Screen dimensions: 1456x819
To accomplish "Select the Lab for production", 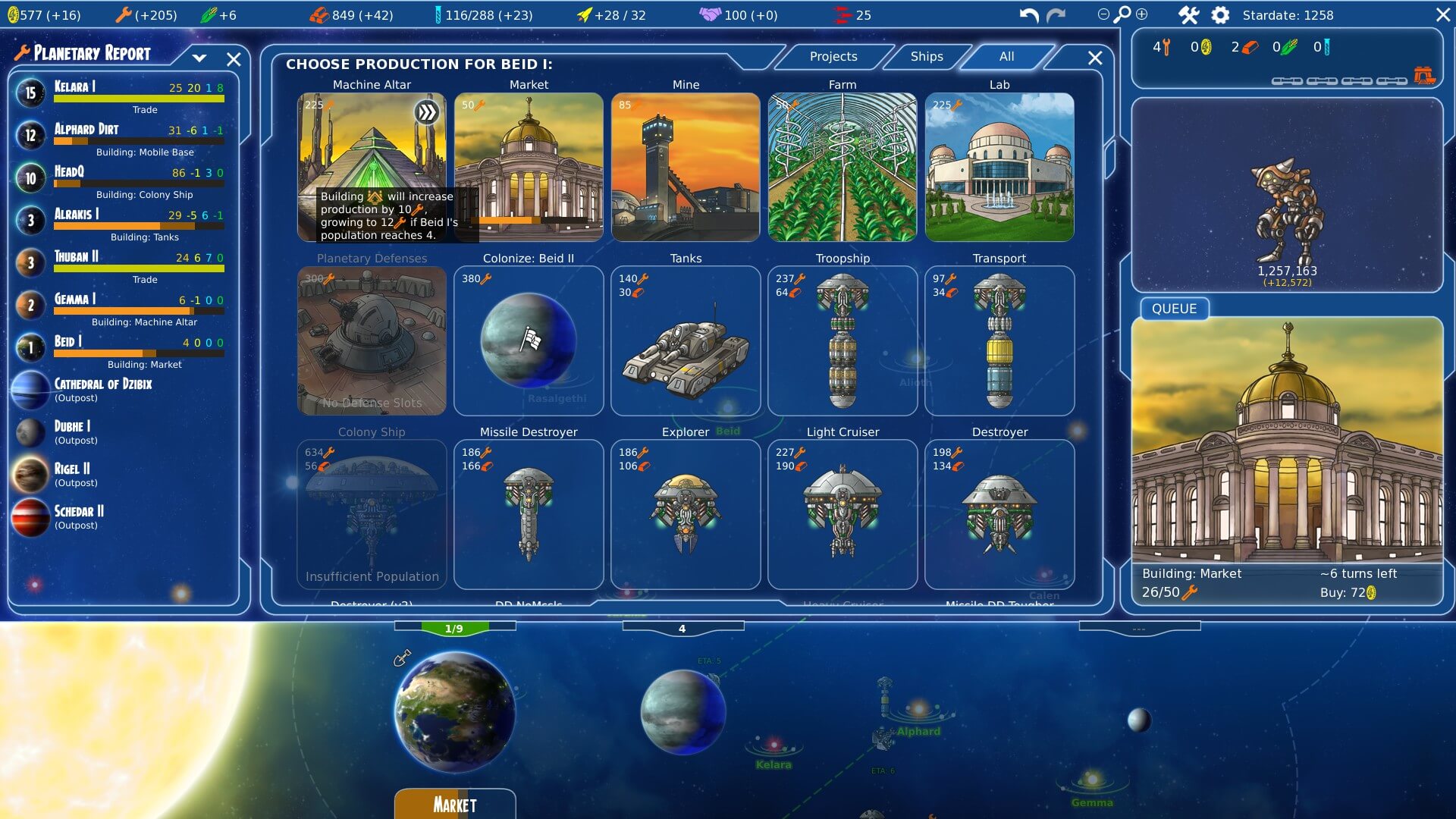I will tap(999, 167).
